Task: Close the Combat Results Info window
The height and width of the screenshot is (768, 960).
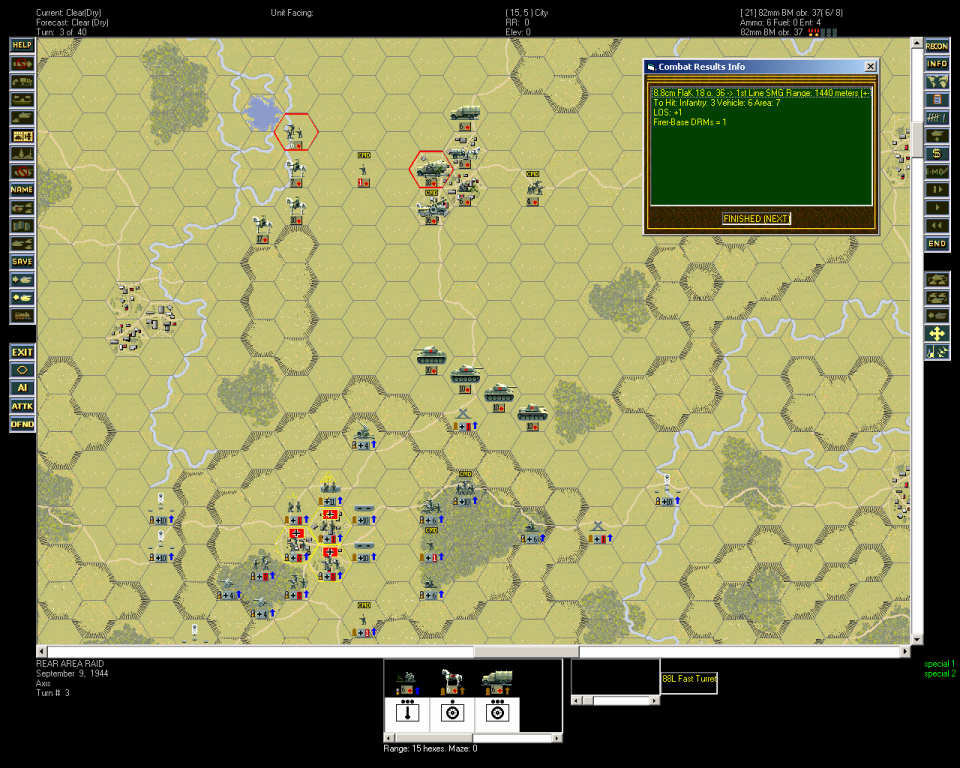Action: pos(870,66)
